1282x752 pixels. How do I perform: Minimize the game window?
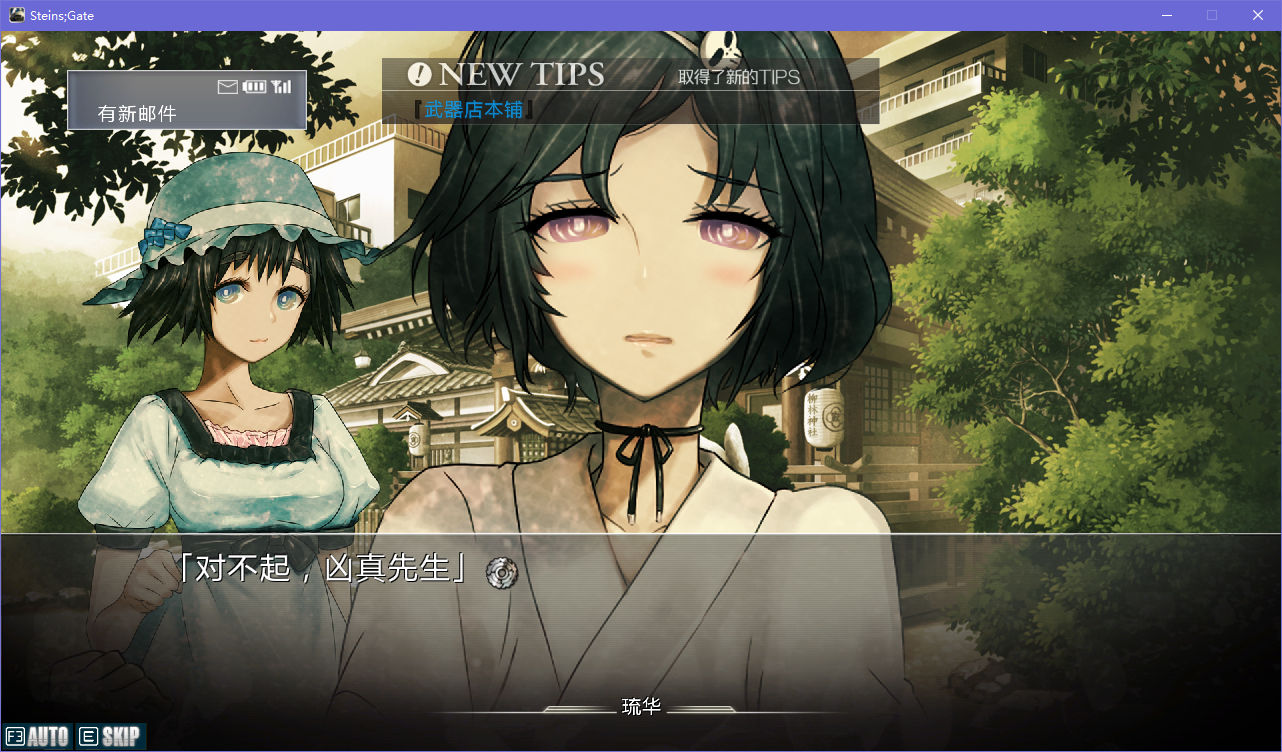1166,15
